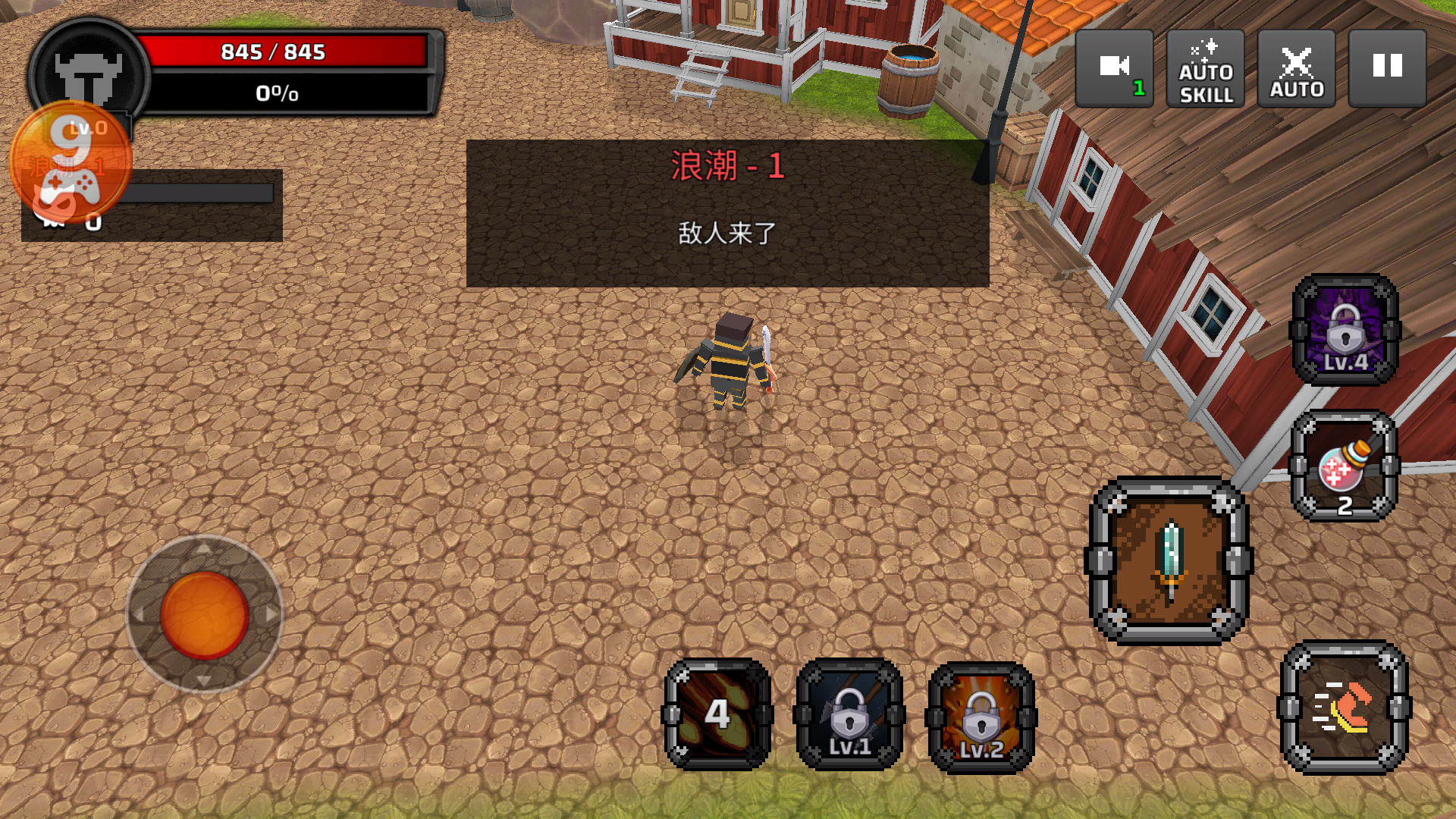
Task: Toggle the X AUTO auto-attack option
Action: (x=1296, y=68)
